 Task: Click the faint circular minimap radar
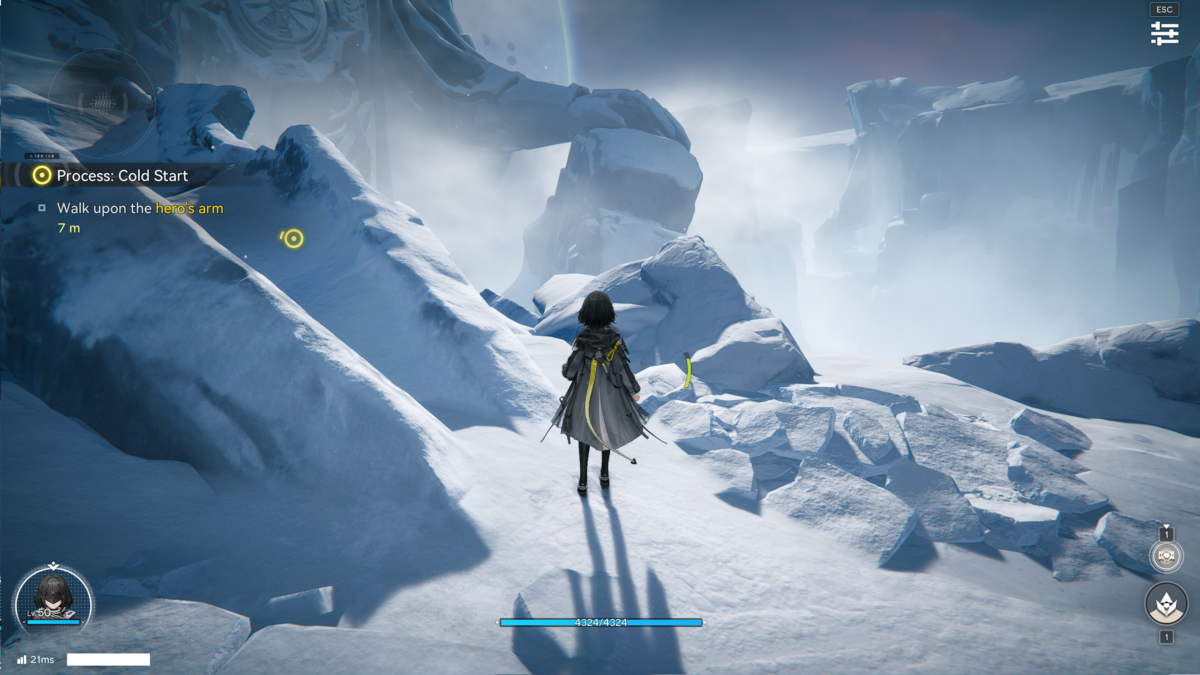pyautogui.click(x=100, y=101)
